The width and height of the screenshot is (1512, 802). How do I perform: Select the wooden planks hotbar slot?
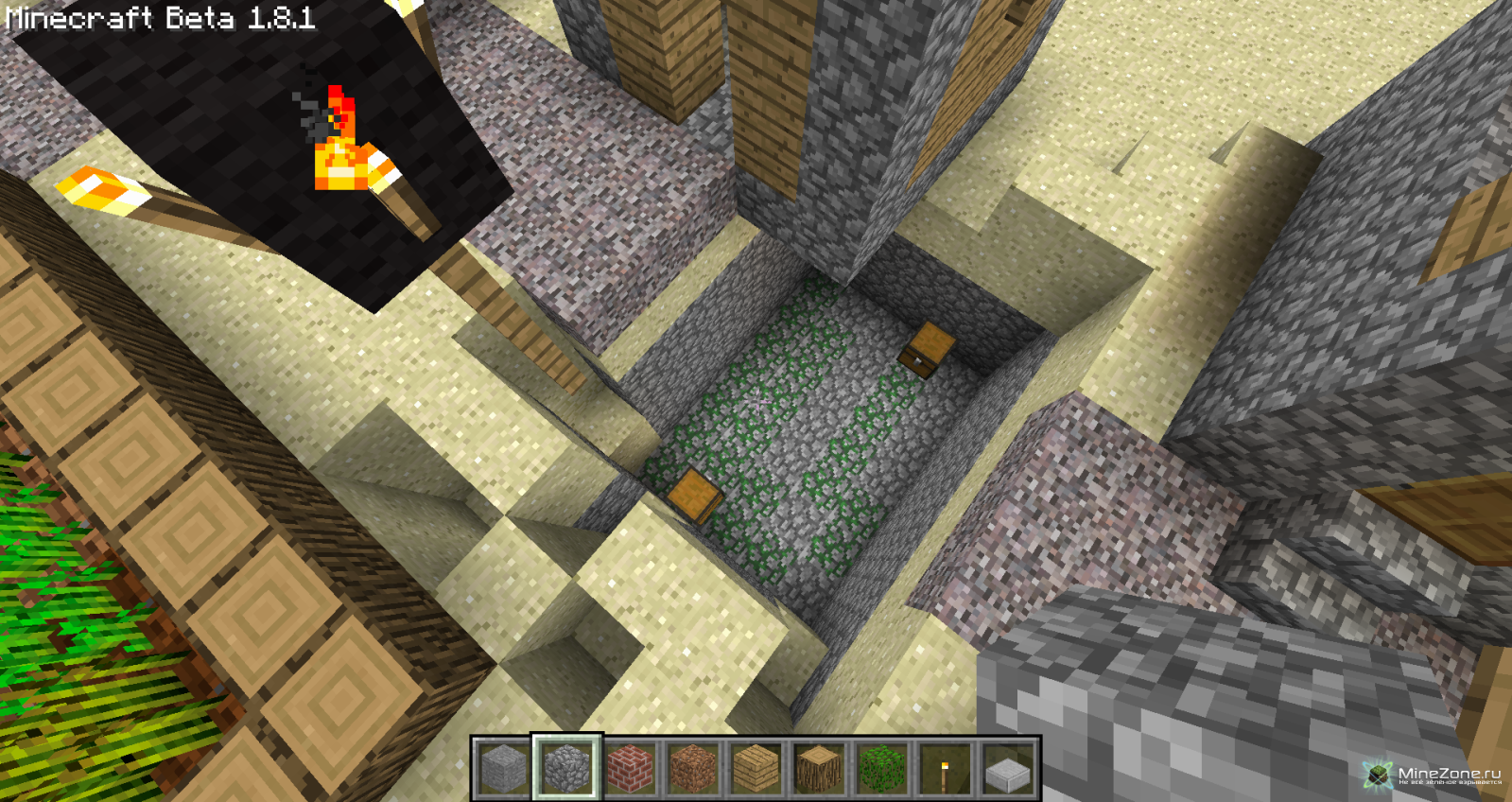coord(756,767)
